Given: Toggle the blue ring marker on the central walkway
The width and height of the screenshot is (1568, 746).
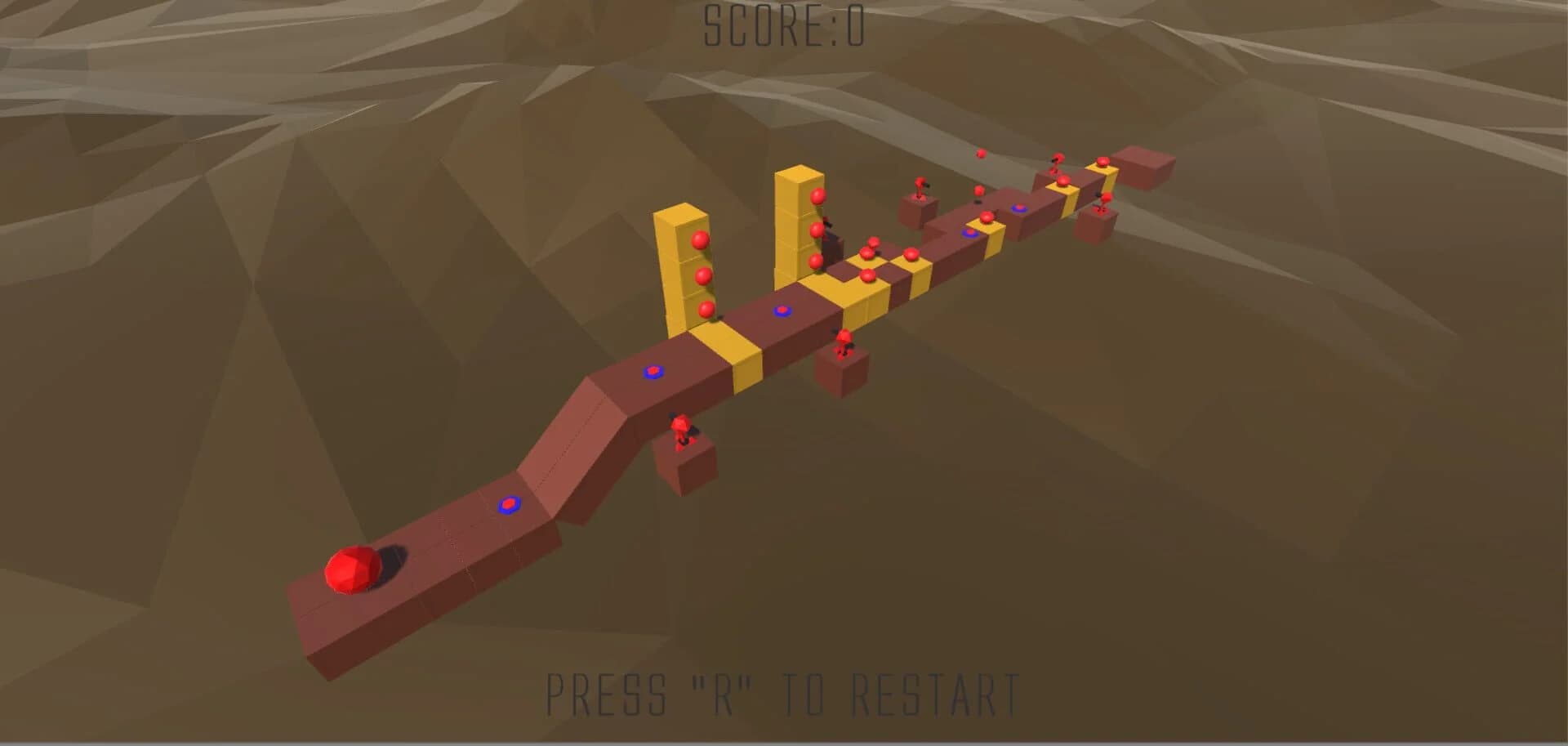Looking at the screenshot, I should [x=781, y=311].
